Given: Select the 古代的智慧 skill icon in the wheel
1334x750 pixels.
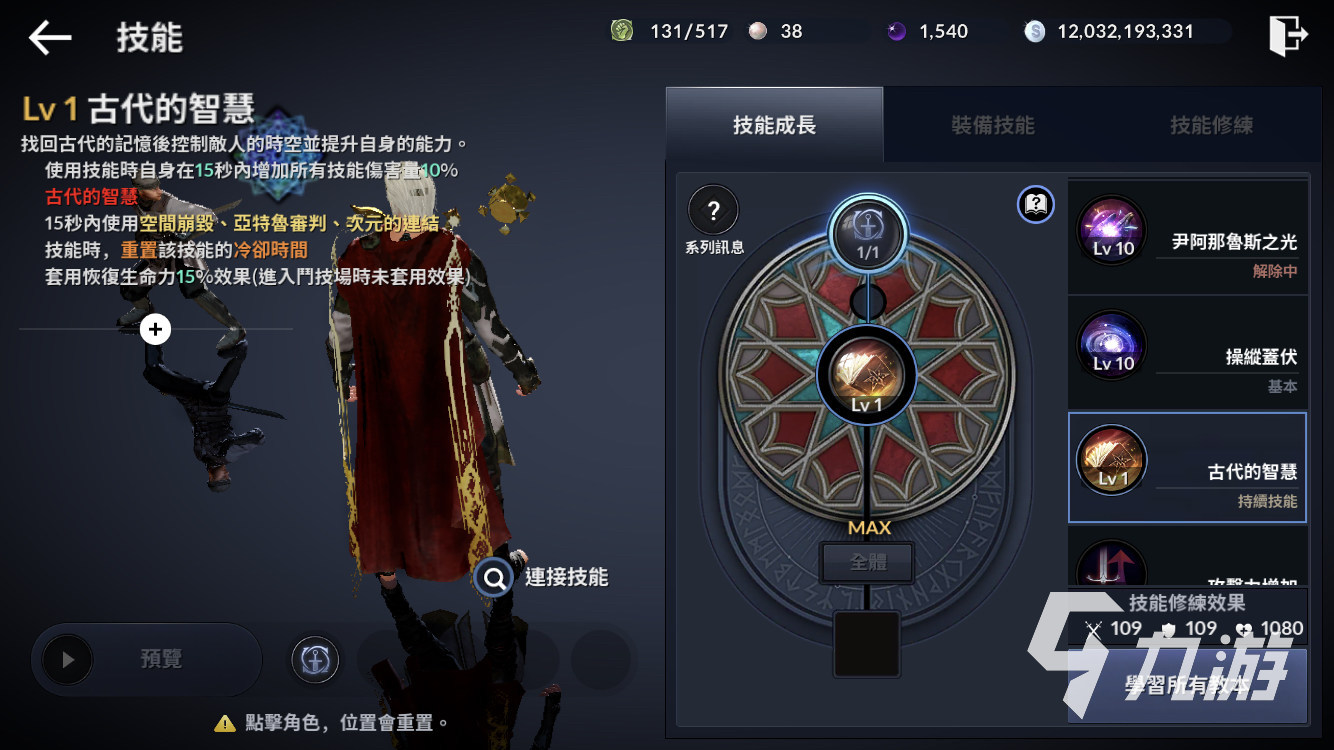Looking at the screenshot, I should (866, 375).
